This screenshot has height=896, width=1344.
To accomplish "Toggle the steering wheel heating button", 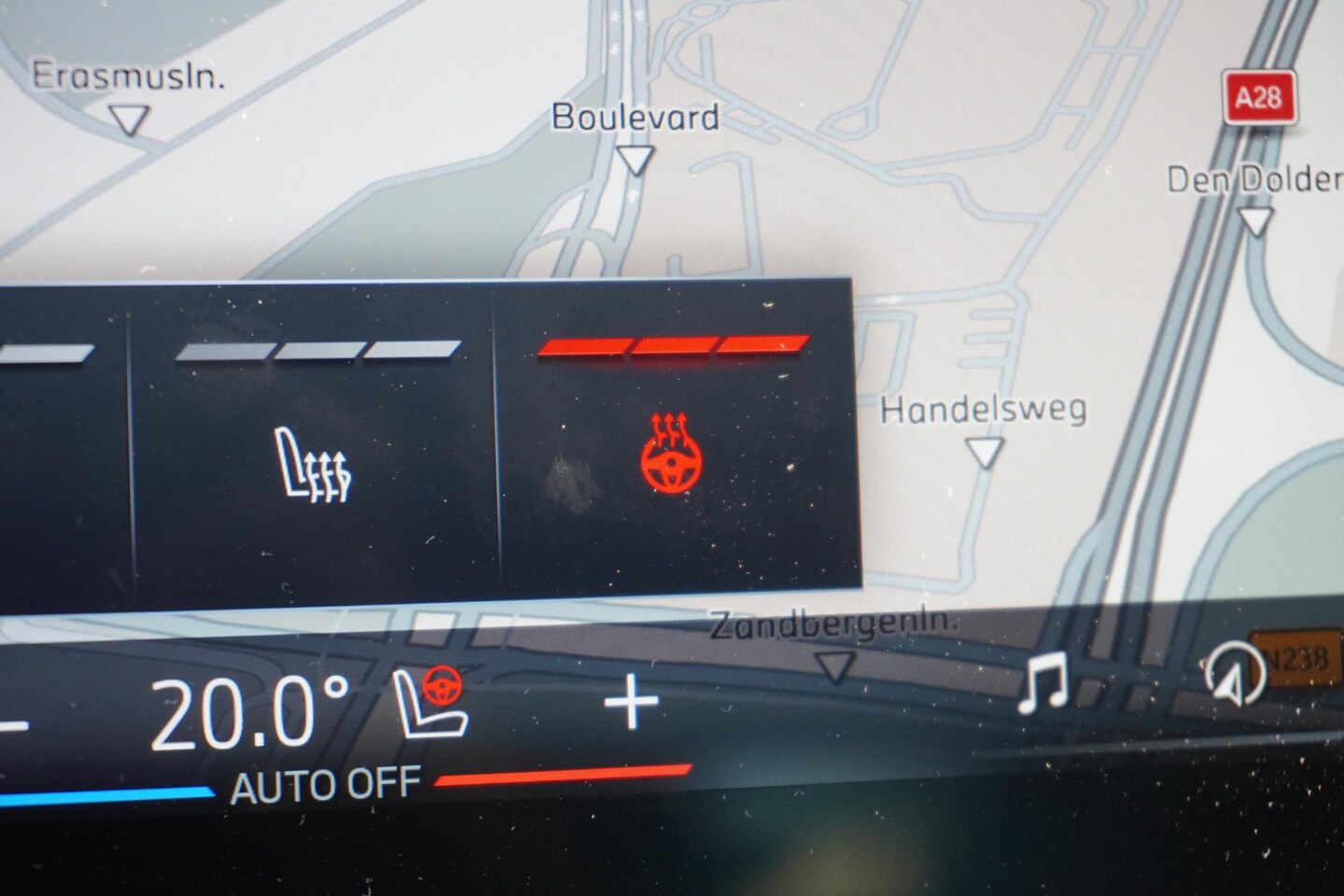I will pos(671,457).
